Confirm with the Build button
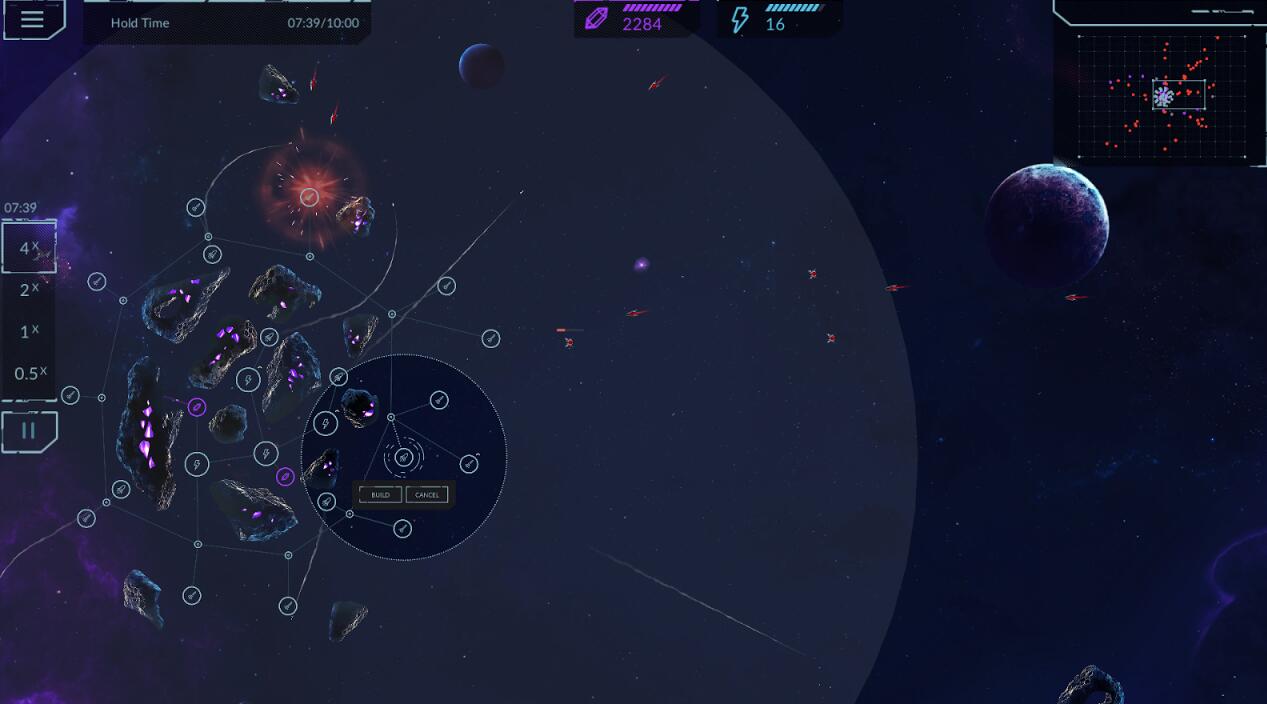Viewport: 1267px width, 704px height. pos(381,495)
